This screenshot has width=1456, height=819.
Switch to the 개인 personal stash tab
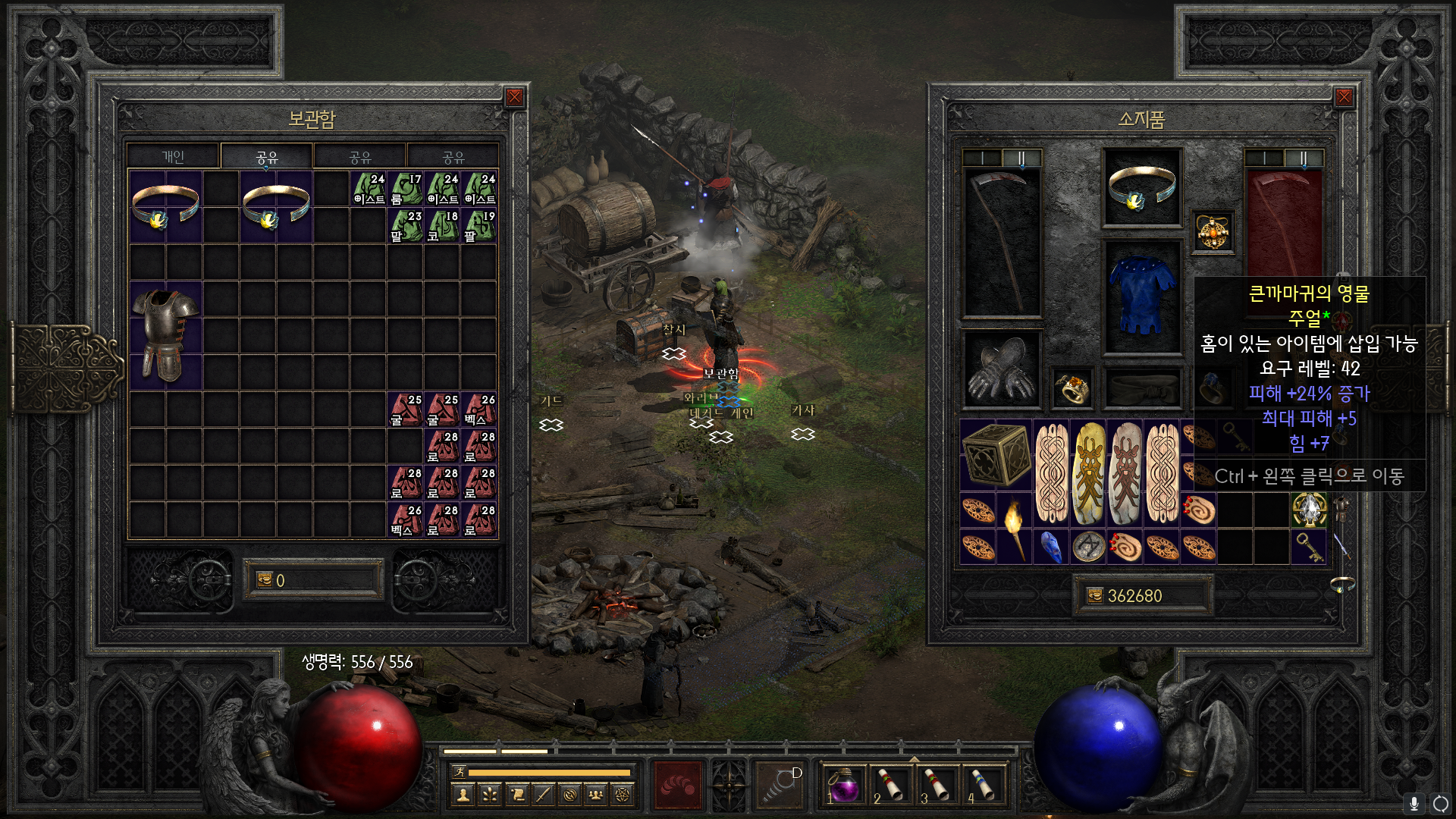[173, 157]
